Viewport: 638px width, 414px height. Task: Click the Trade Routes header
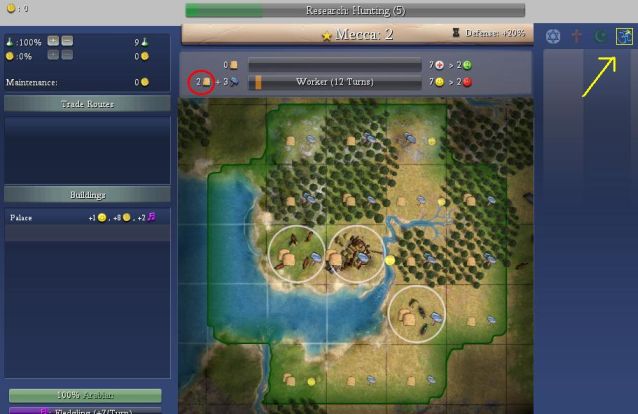click(x=87, y=104)
